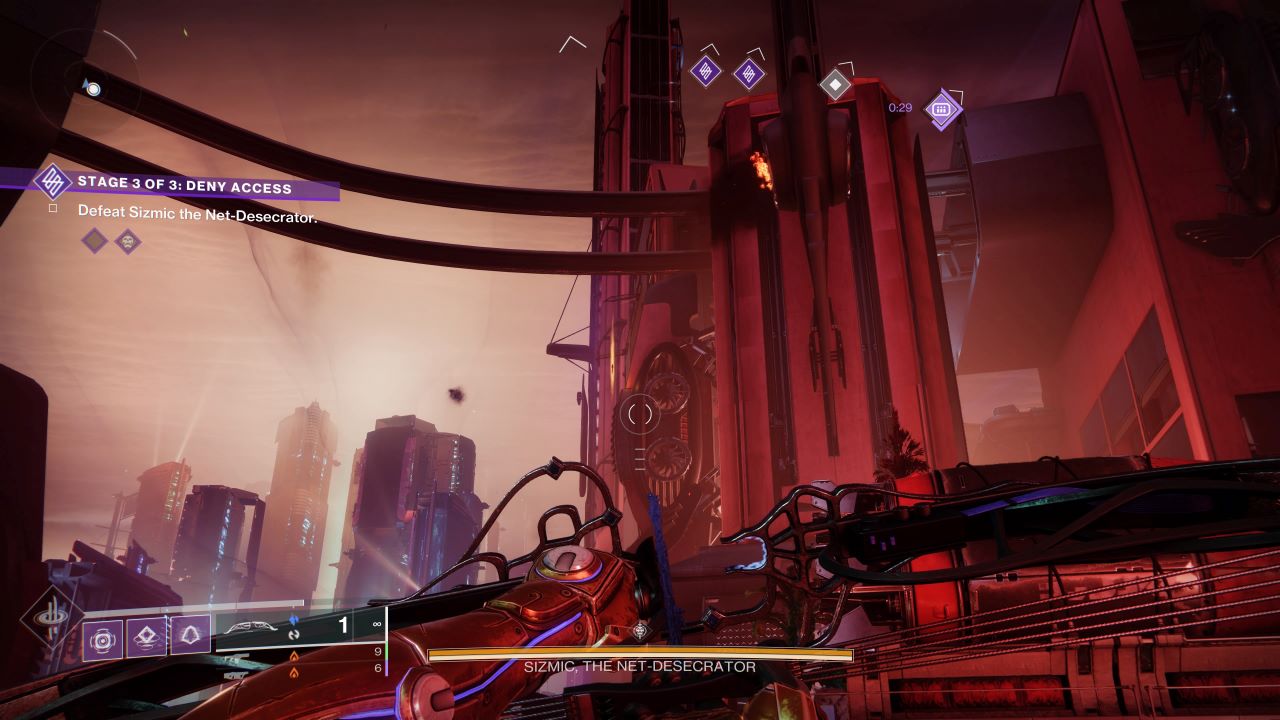This screenshot has height=720, width=1280.
Task: Select the sparrow silhouette in the weapon bar
Action: point(249,624)
